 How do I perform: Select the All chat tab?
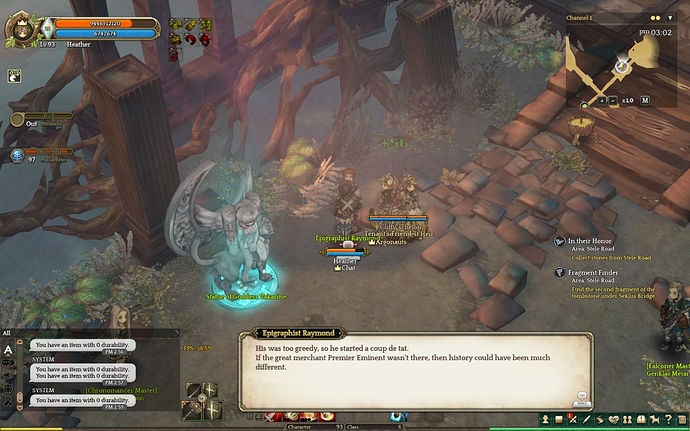tap(7, 333)
